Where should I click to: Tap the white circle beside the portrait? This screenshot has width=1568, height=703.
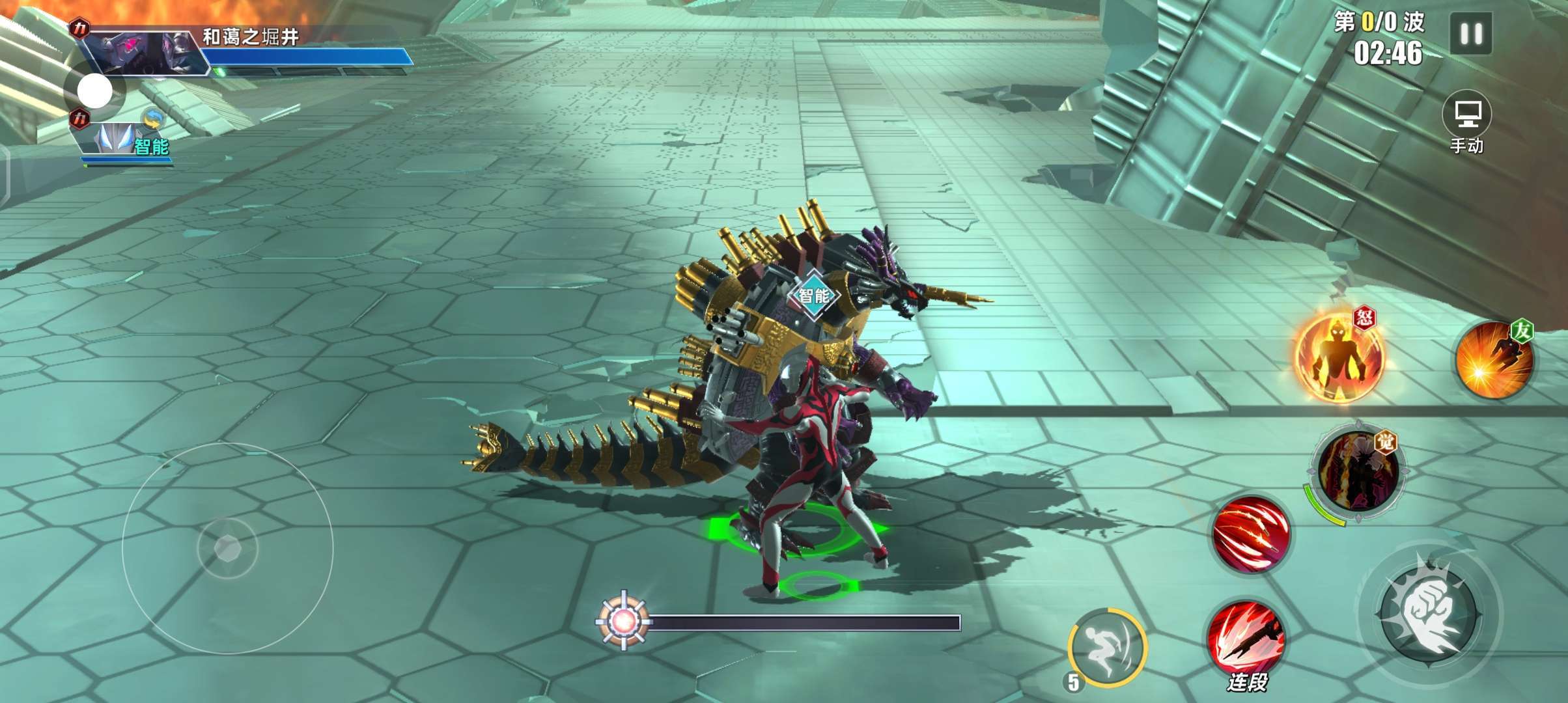(95, 91)
